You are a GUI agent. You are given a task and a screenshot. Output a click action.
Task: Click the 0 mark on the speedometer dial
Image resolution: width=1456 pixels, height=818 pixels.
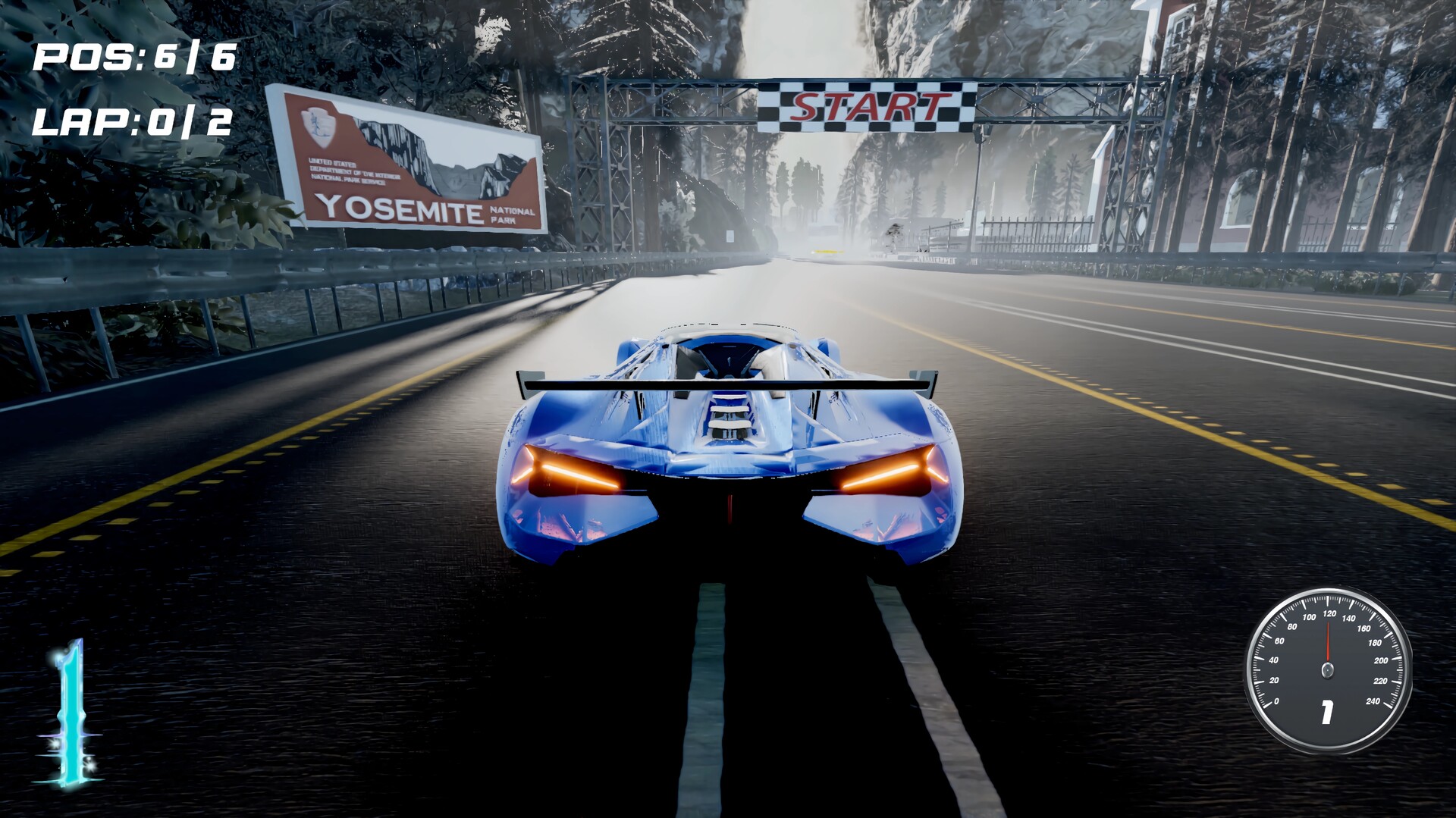tap(1276, 701)
